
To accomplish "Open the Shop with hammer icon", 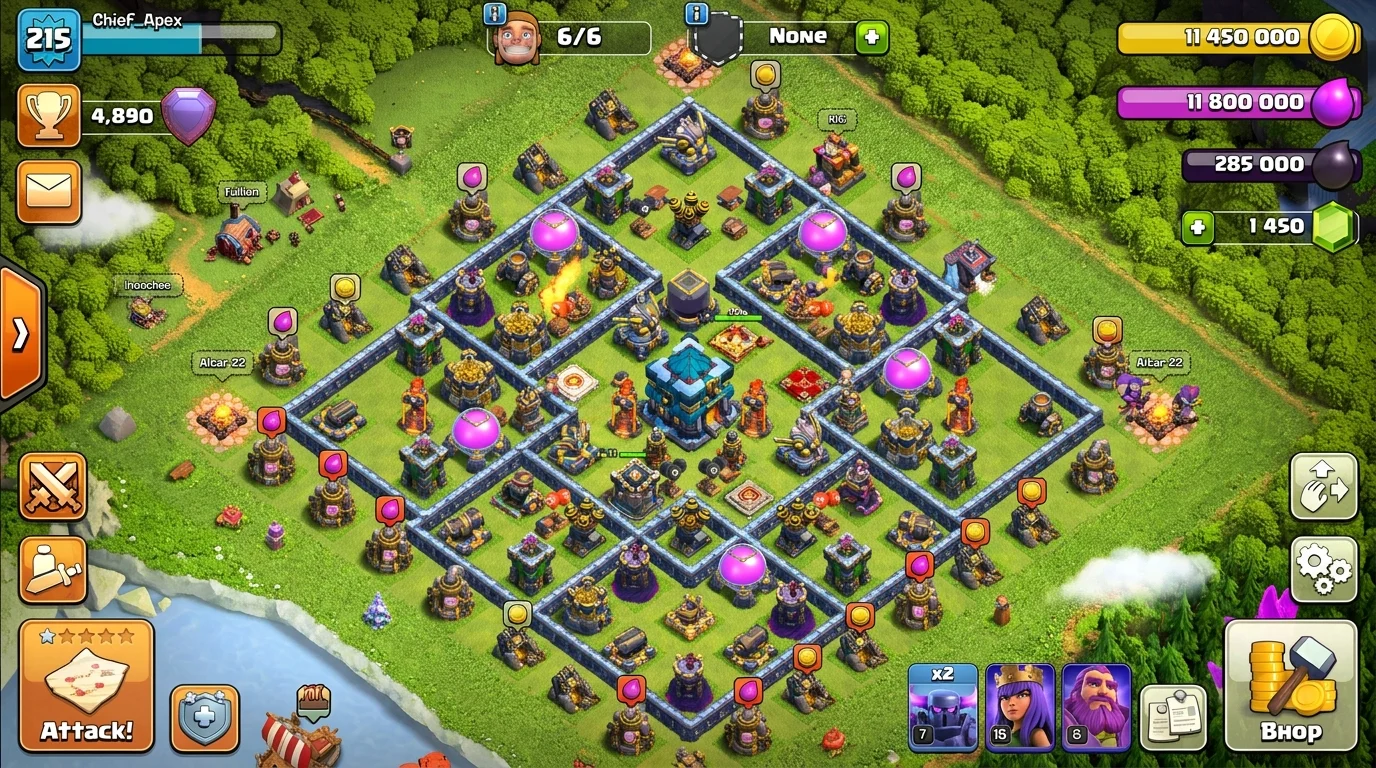I will pyautogui.click(x=1290, y=685).
